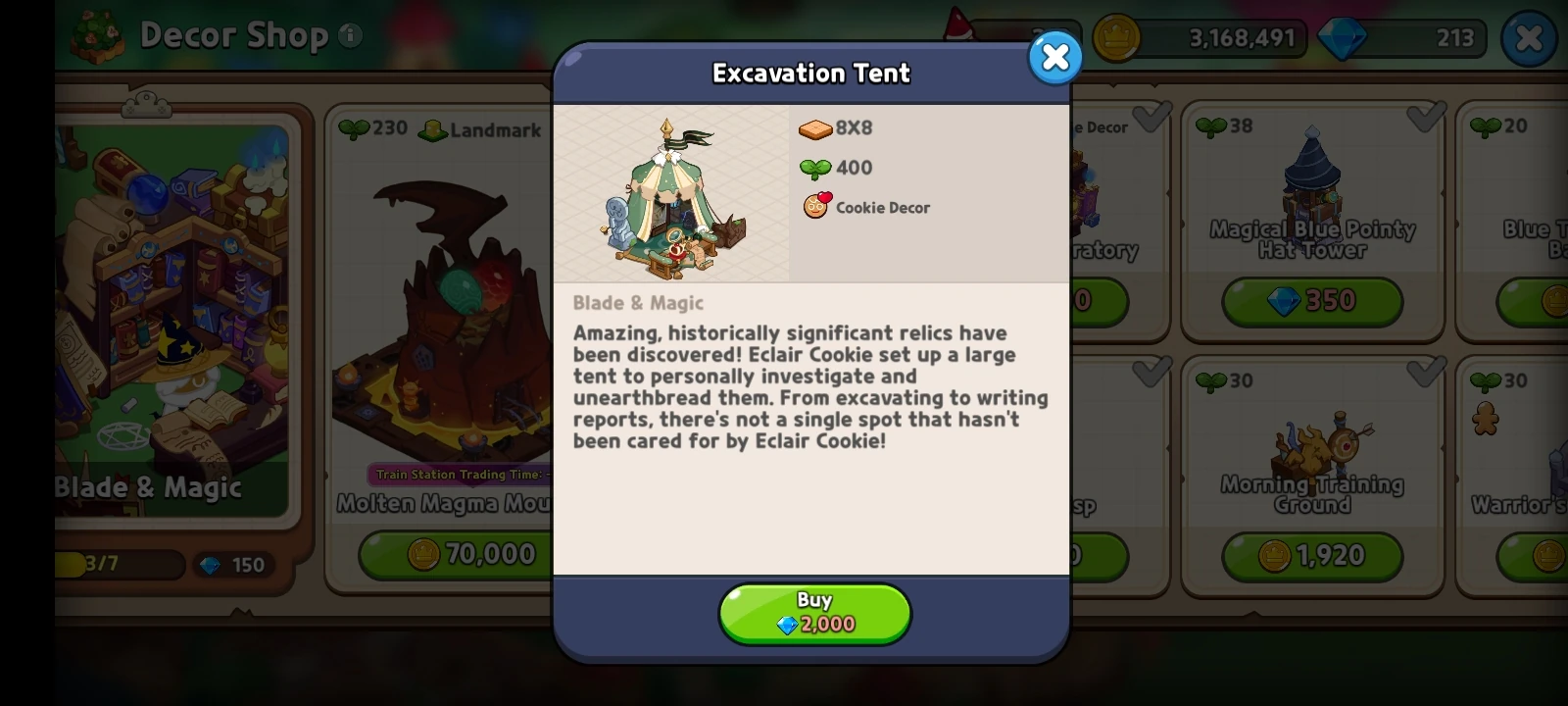Click the gold coin currency icon
The height and width of the screenshot is (706, 1568).
1115,38
